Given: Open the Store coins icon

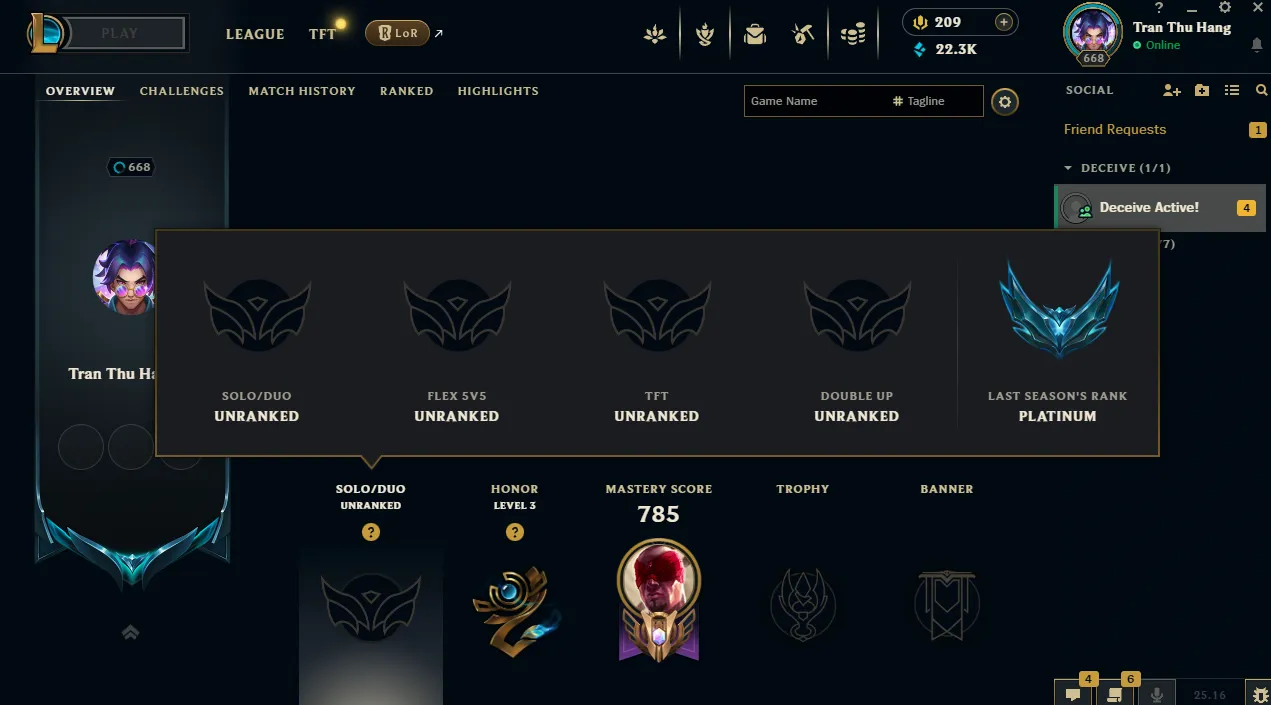Looking at the screenshot, I should [x=852, y=35].
